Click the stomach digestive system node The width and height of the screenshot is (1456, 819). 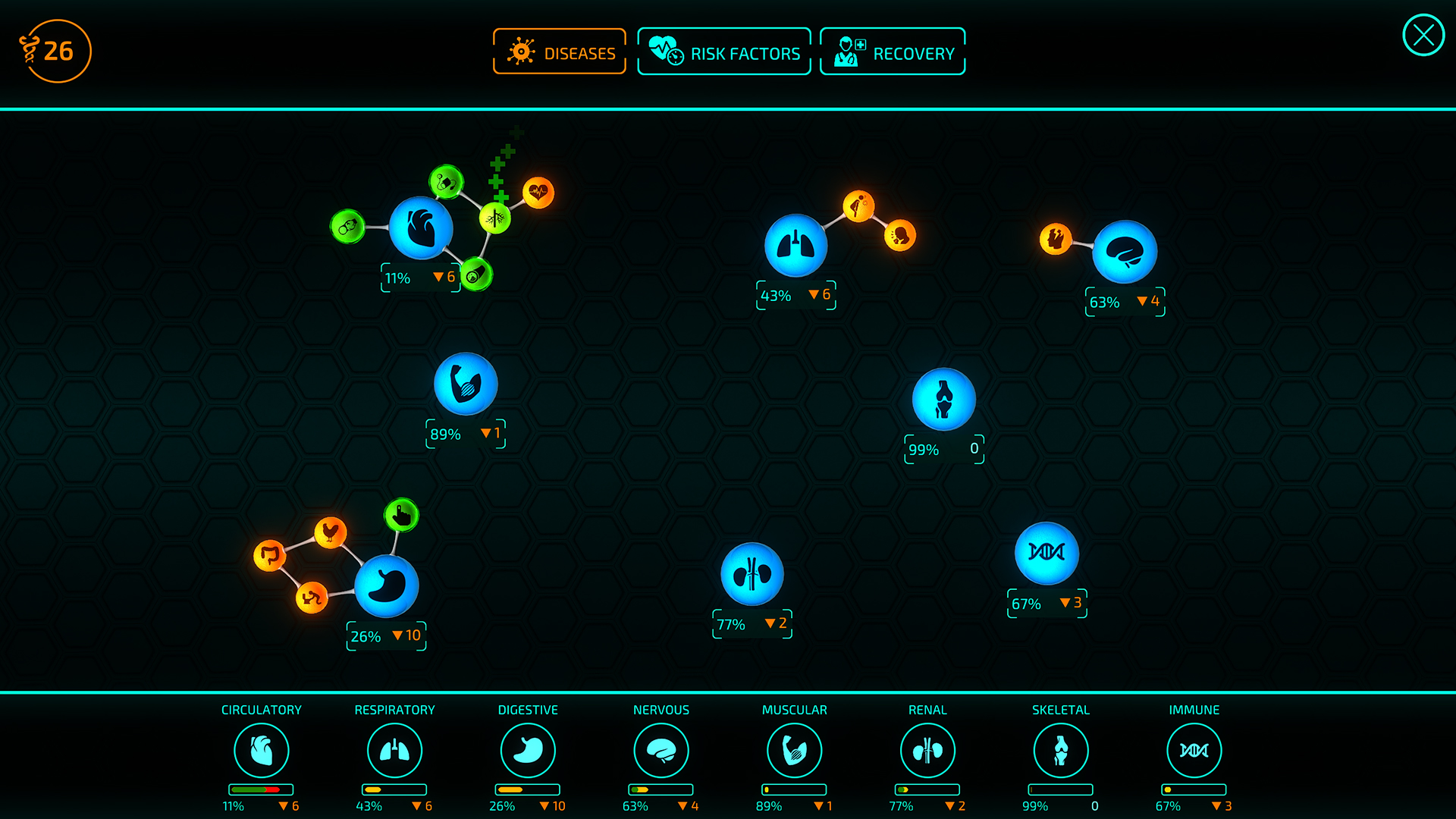click(x=389, y=584)
